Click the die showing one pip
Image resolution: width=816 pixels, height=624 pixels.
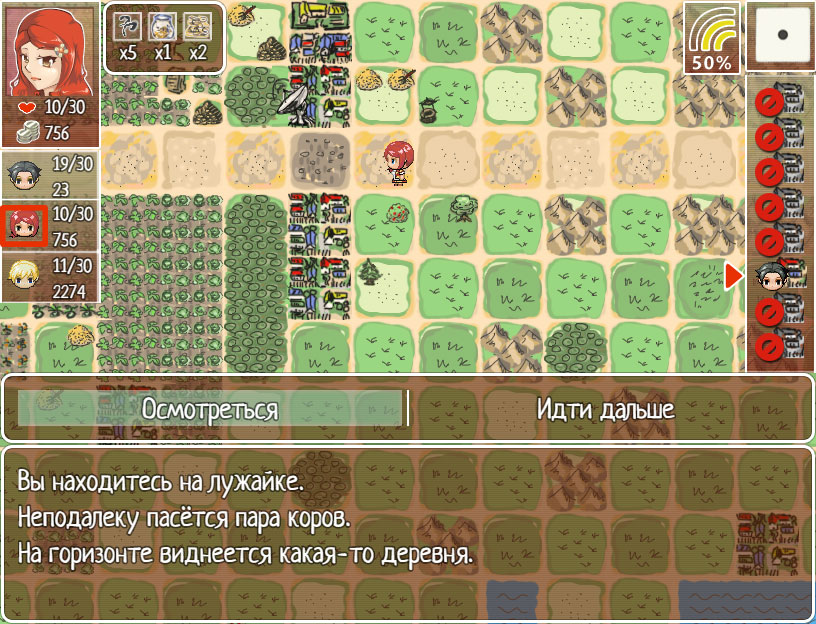click(782, 36)
